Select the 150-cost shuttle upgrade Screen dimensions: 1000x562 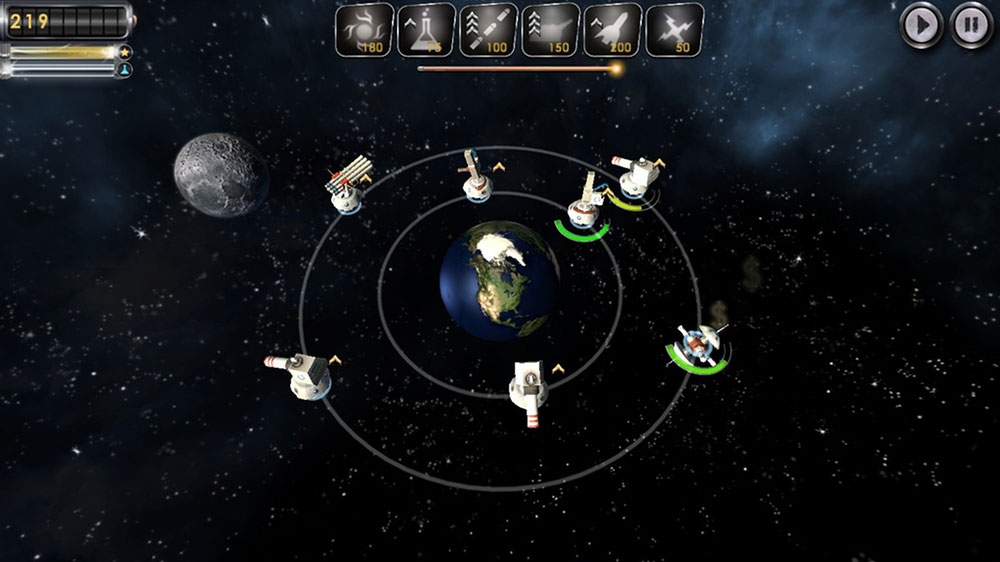[550, 30]
